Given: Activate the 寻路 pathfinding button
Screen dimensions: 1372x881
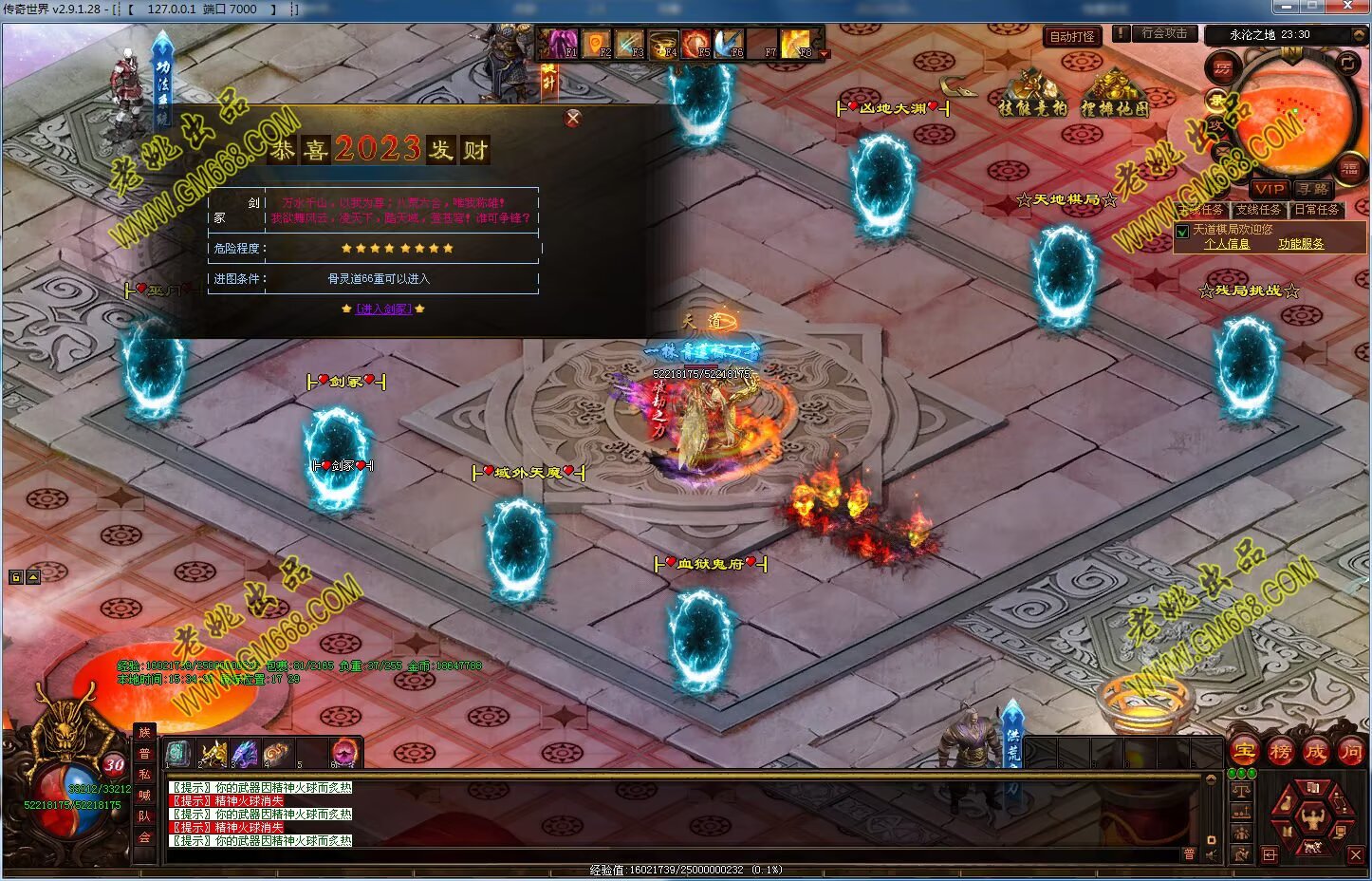Looking at the screenshot, I should pyautogui.click(x=1313, y=189).
